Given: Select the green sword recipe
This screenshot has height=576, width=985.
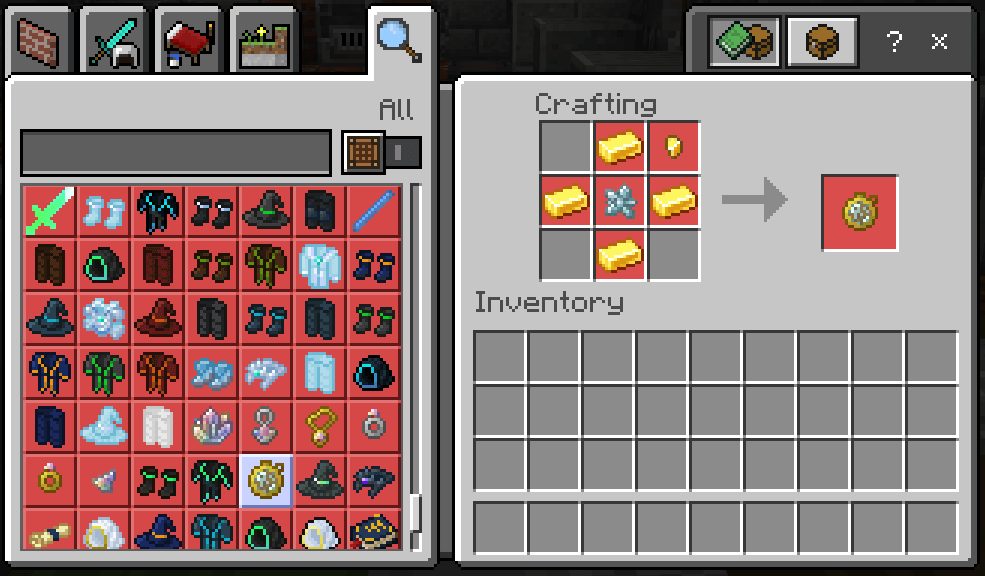Looking at the screenshot, I should [x=47, y=211].
